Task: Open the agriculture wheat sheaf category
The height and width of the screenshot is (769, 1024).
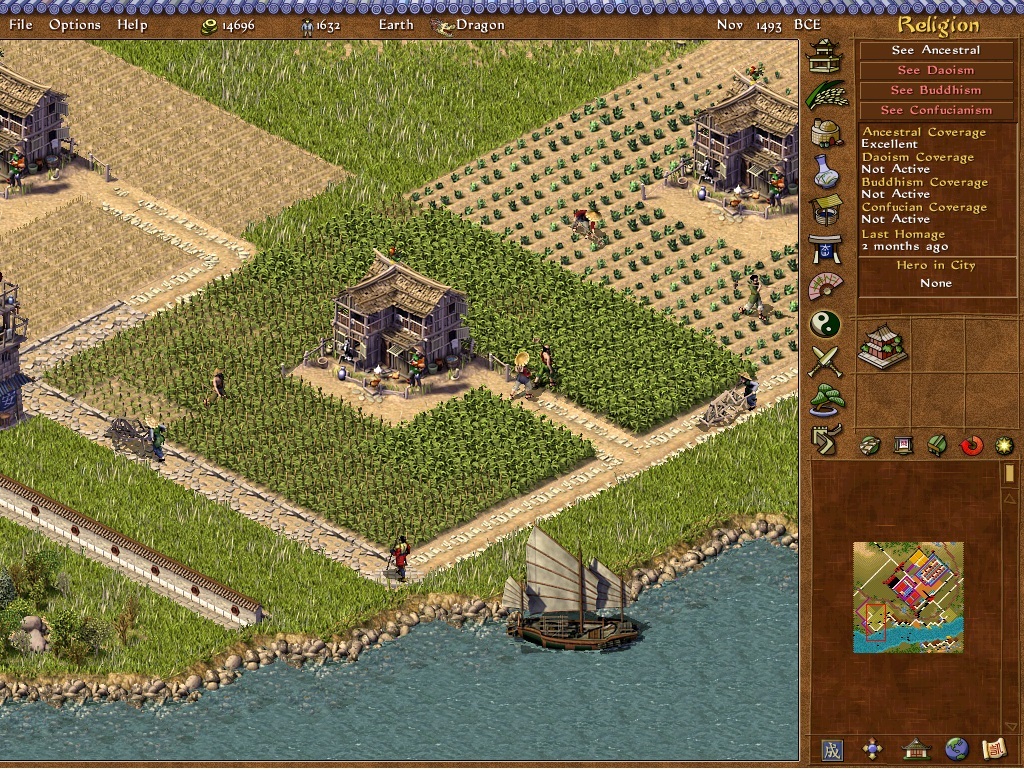Action: click(825, 94)
